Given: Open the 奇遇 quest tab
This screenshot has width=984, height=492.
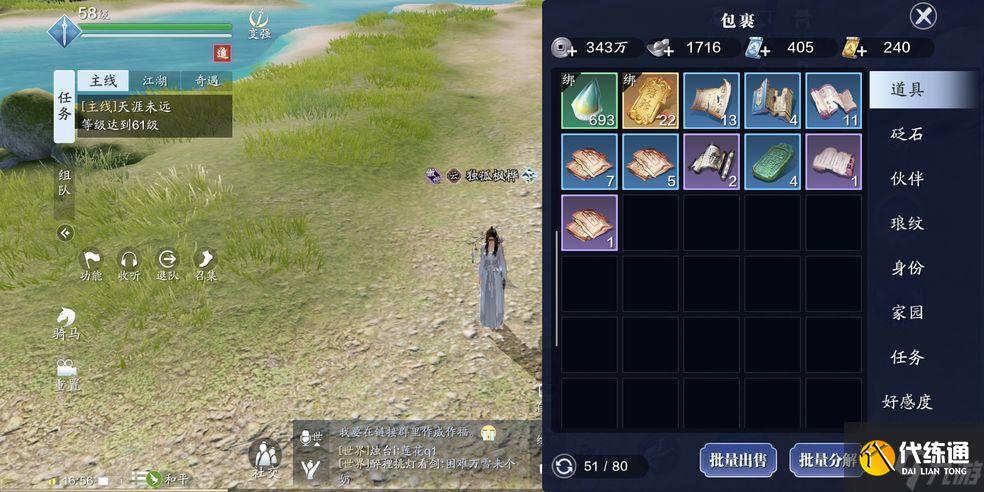Looking at the screenshot, I should point(206,80).
